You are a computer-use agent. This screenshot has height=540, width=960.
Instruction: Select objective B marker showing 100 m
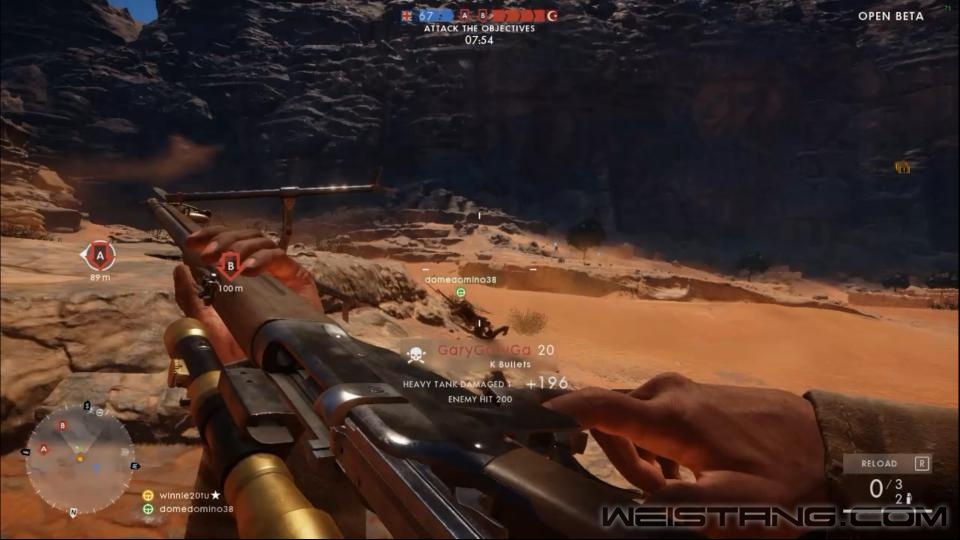pyautogui.click(x=230, y=265)
